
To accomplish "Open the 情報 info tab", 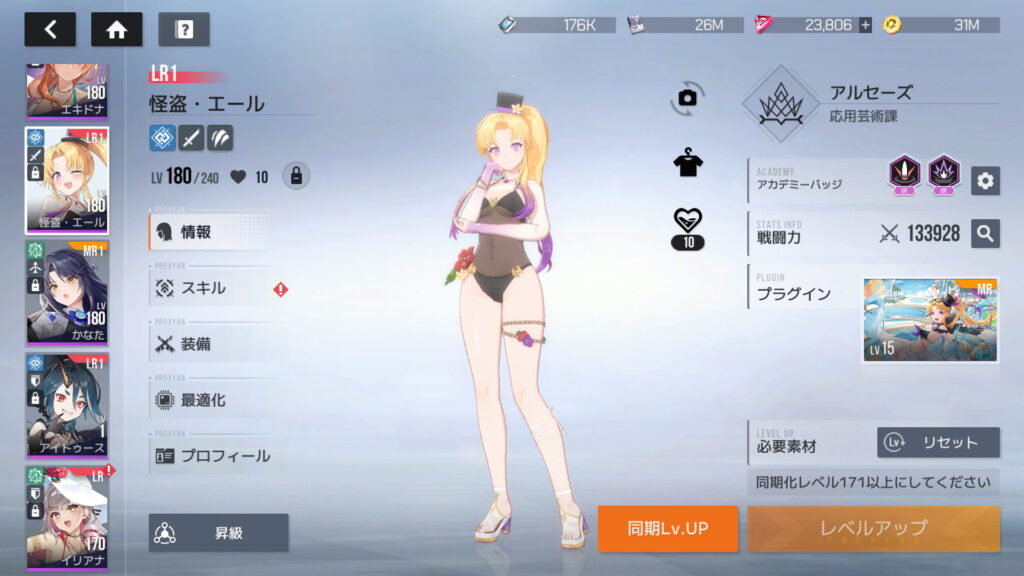I will (215, 232).
